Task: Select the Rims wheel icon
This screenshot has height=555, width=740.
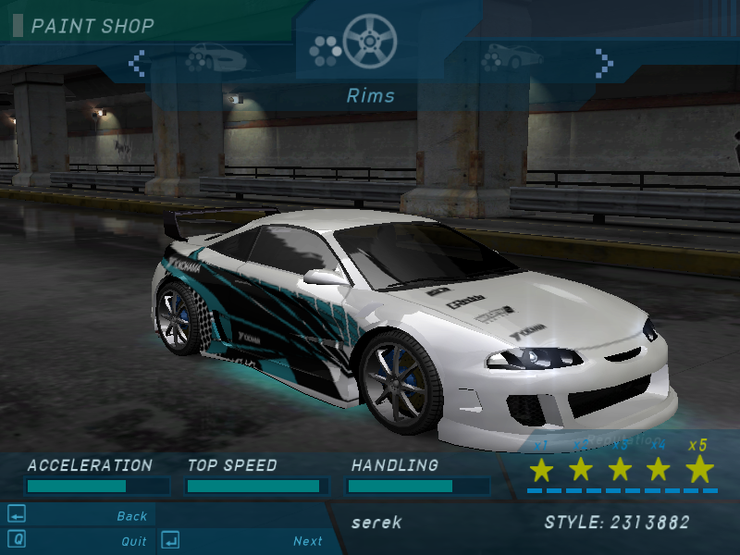Action: coord(369,42)
